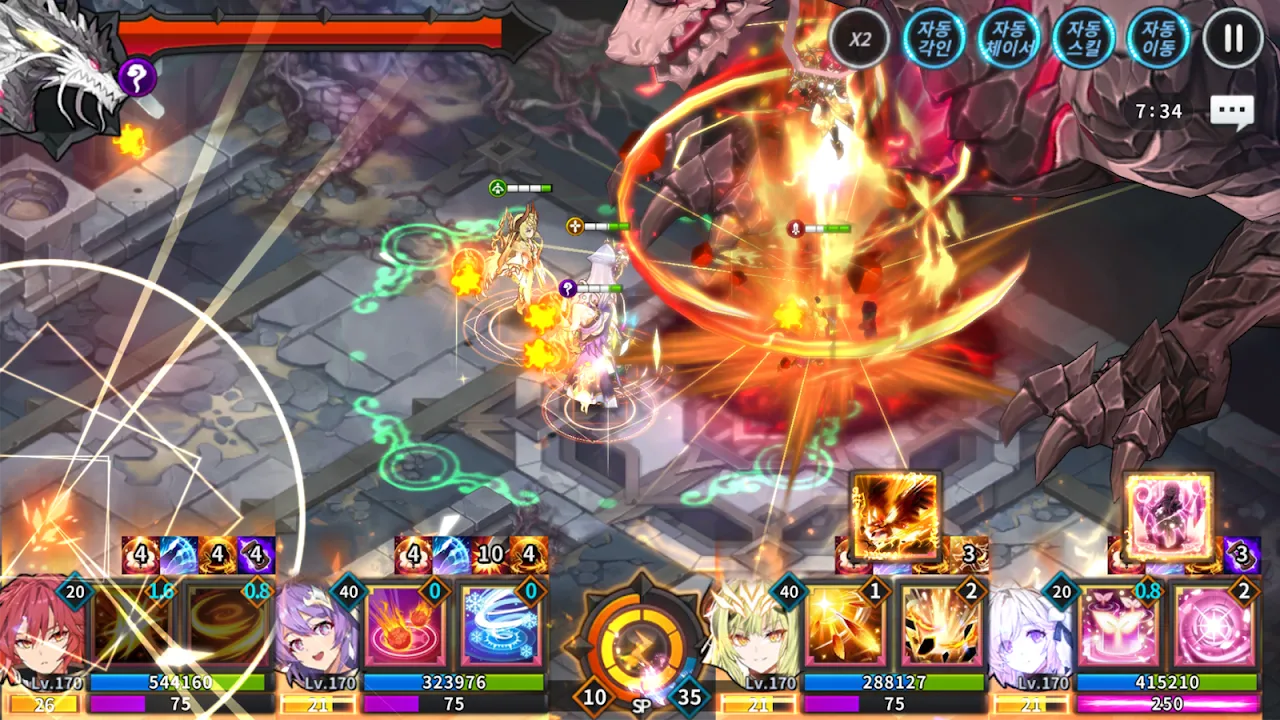Activate the central SP gauge orb
Screen dimensions: 1280x720
point(640,640)
